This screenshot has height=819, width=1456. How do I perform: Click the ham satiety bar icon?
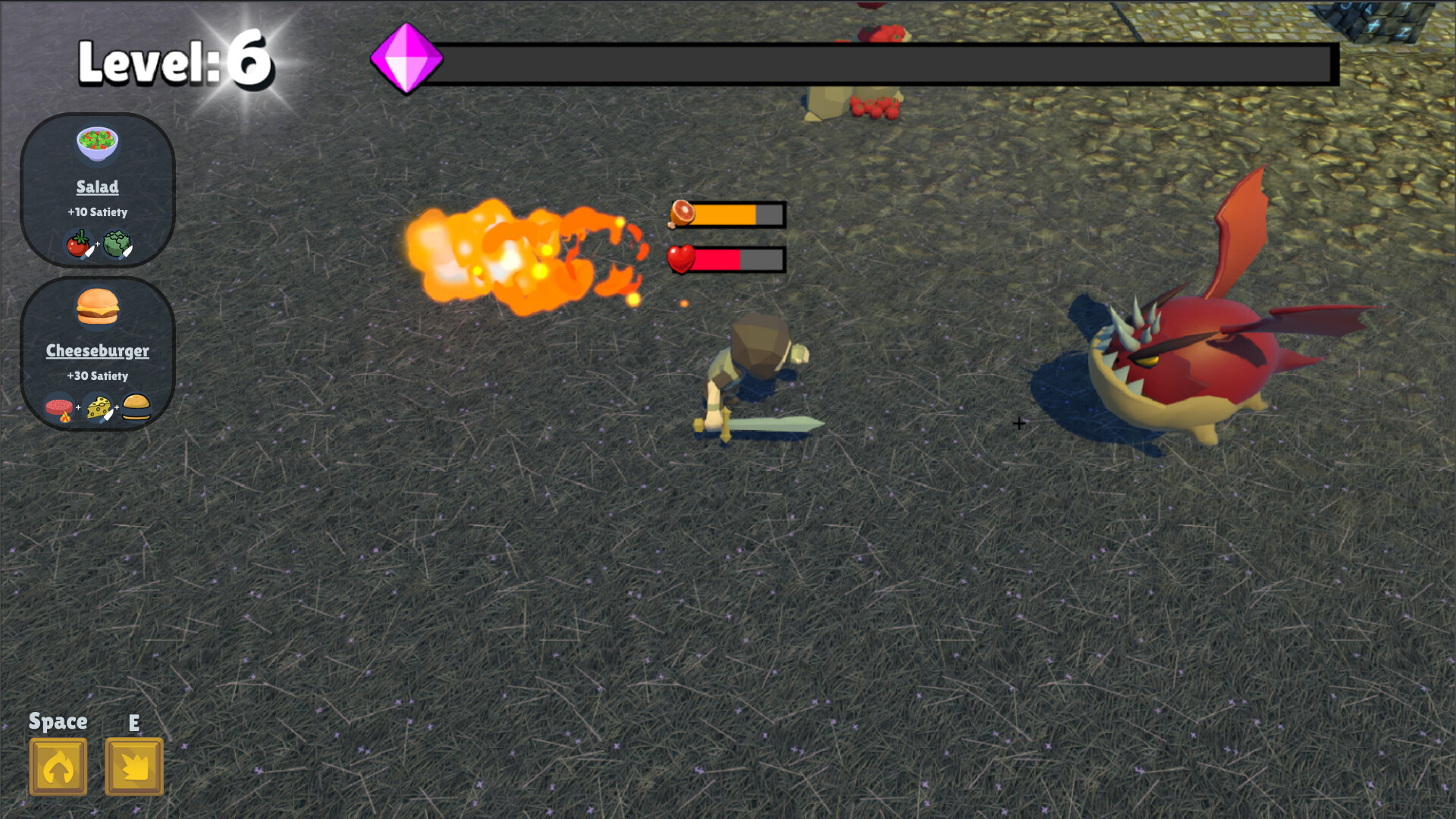681,215
